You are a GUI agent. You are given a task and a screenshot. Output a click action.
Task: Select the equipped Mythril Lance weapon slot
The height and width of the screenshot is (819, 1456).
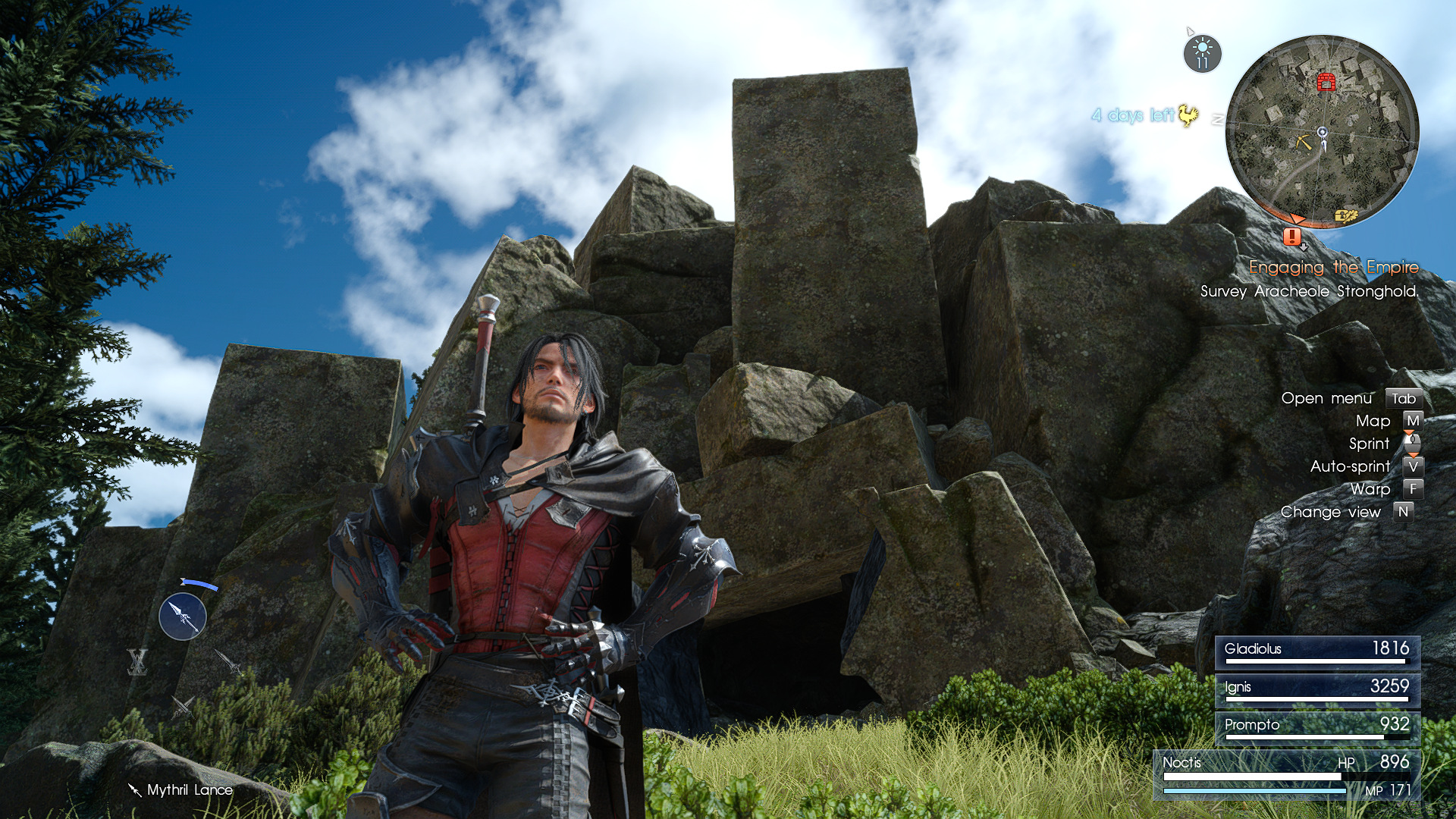pyautogui.click(x=183, y=617)
